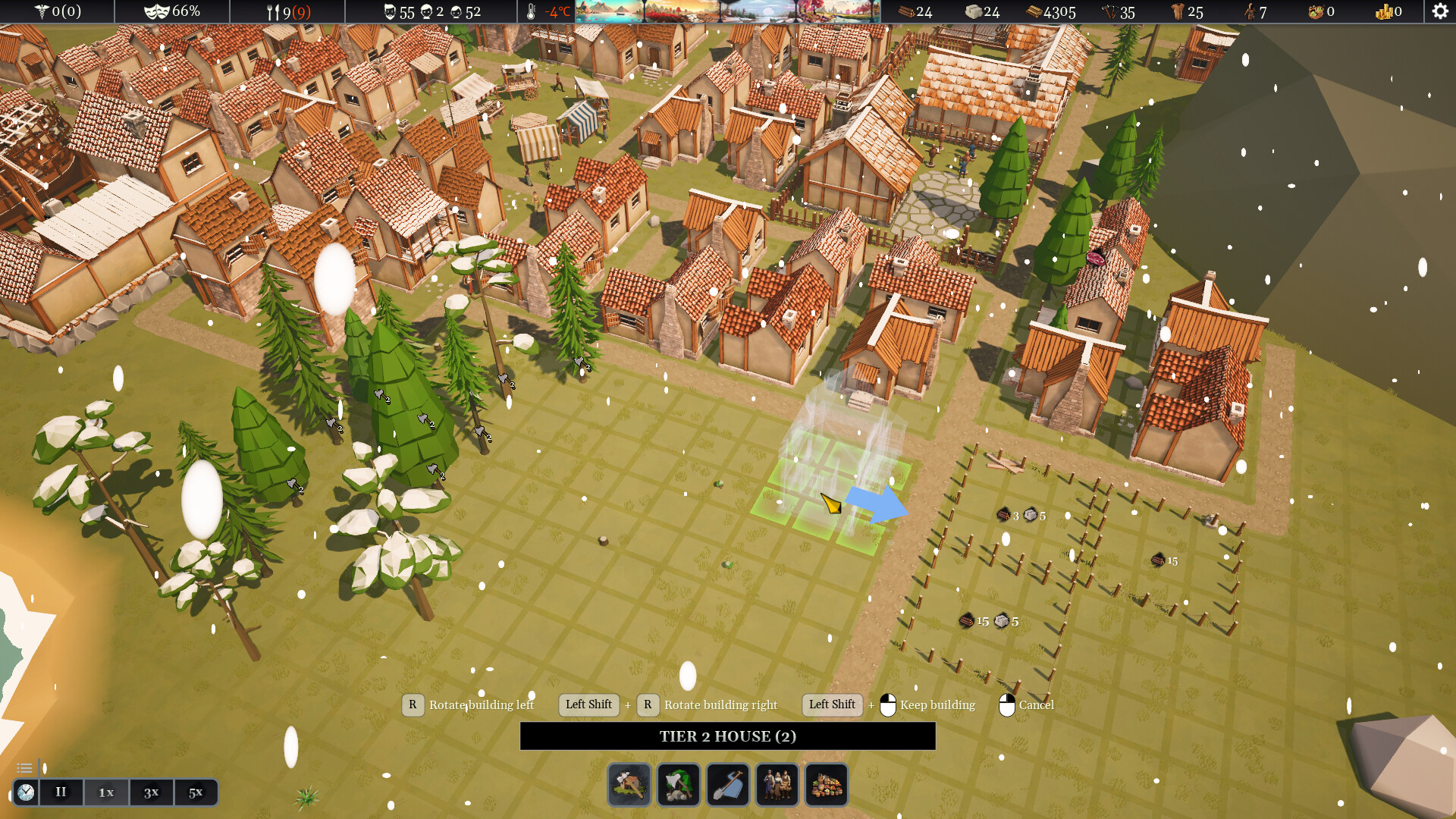Select the shovel terrain/path tool
Viewport: 1456px width, 819px height.
729,785
